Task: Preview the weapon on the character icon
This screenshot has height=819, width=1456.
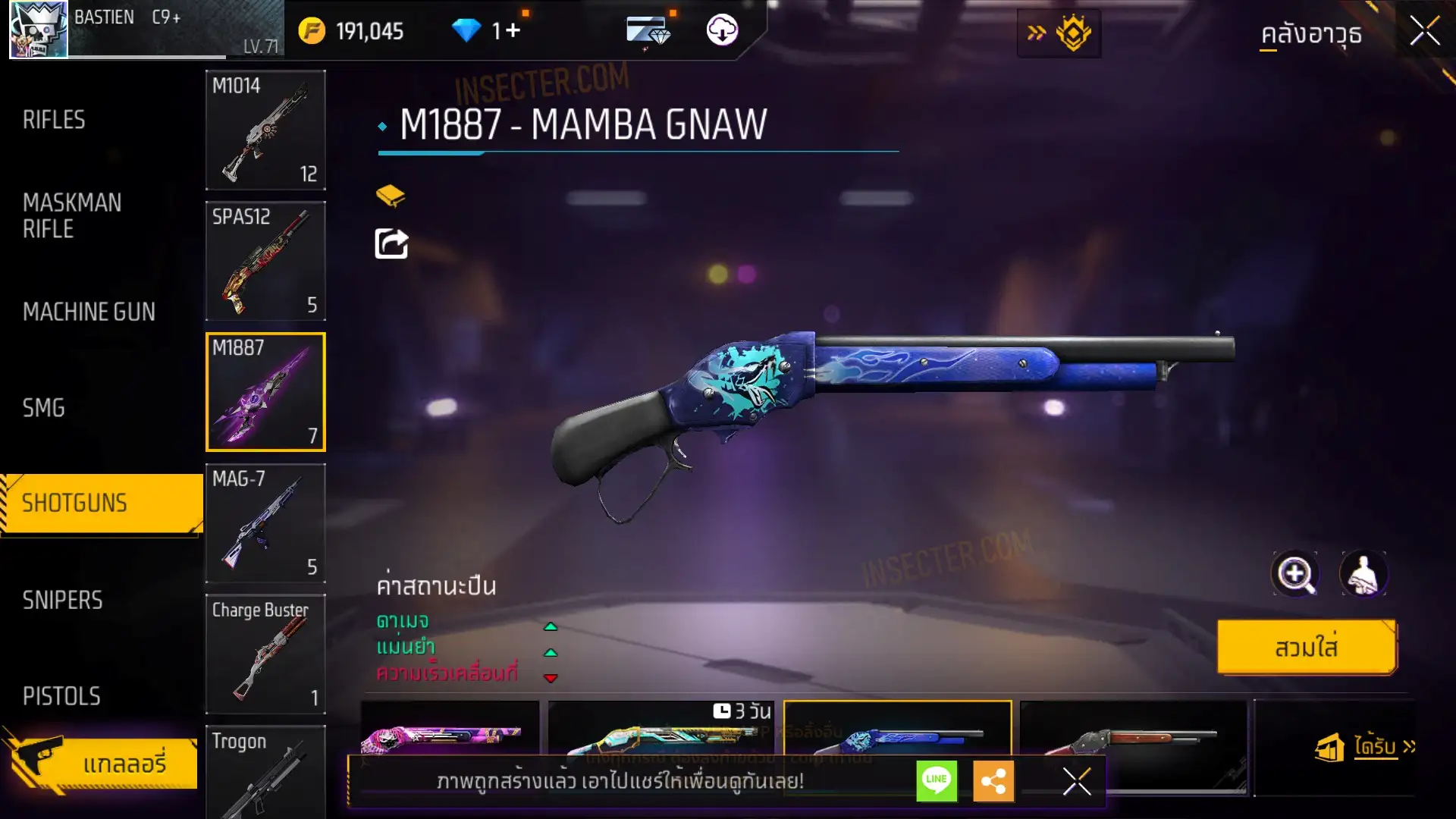Action: point(1363,574)
